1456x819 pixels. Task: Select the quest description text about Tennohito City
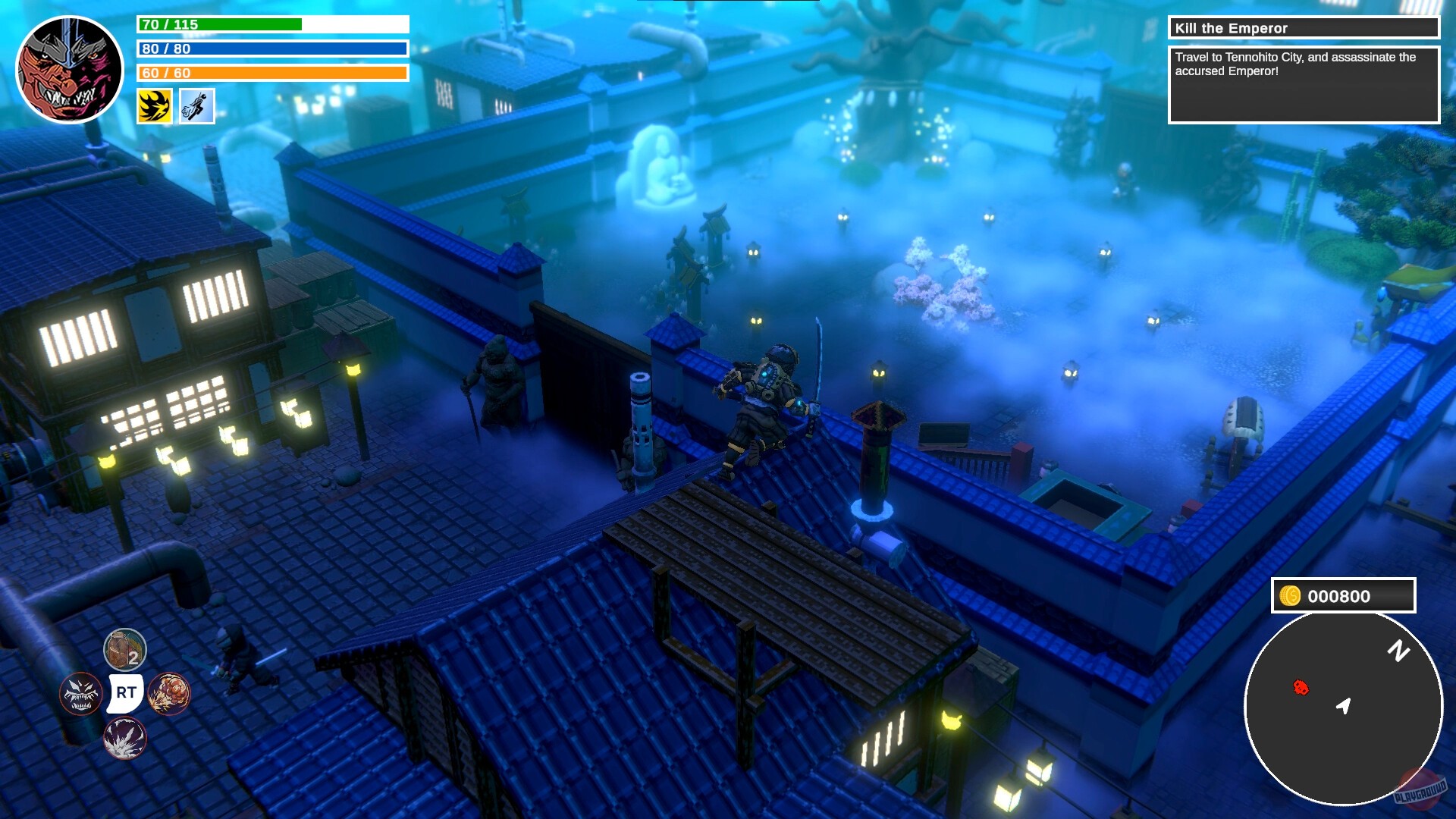click(1303, 63)
